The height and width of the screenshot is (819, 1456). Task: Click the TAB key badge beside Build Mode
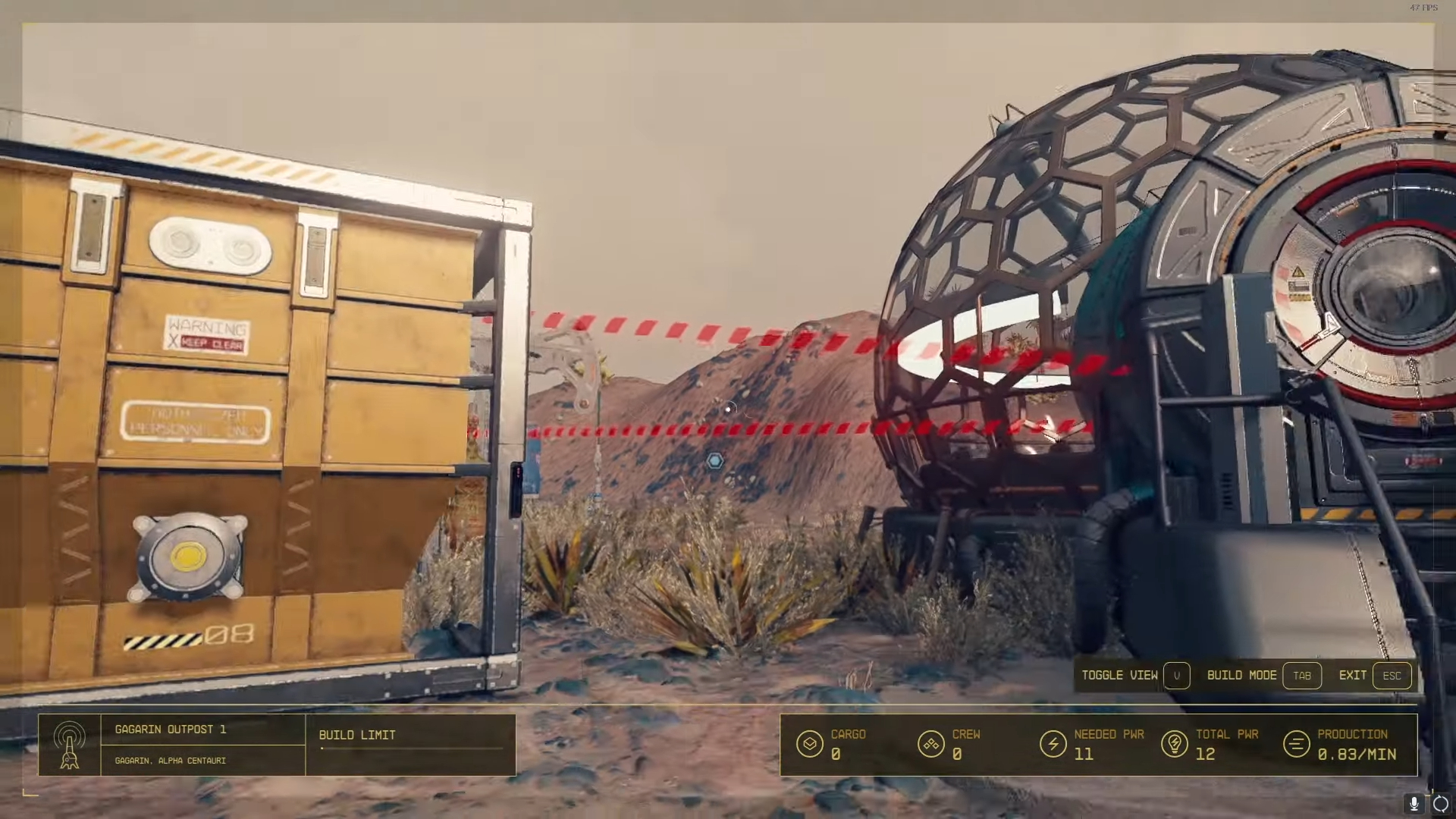click(x=1303, y=675)
